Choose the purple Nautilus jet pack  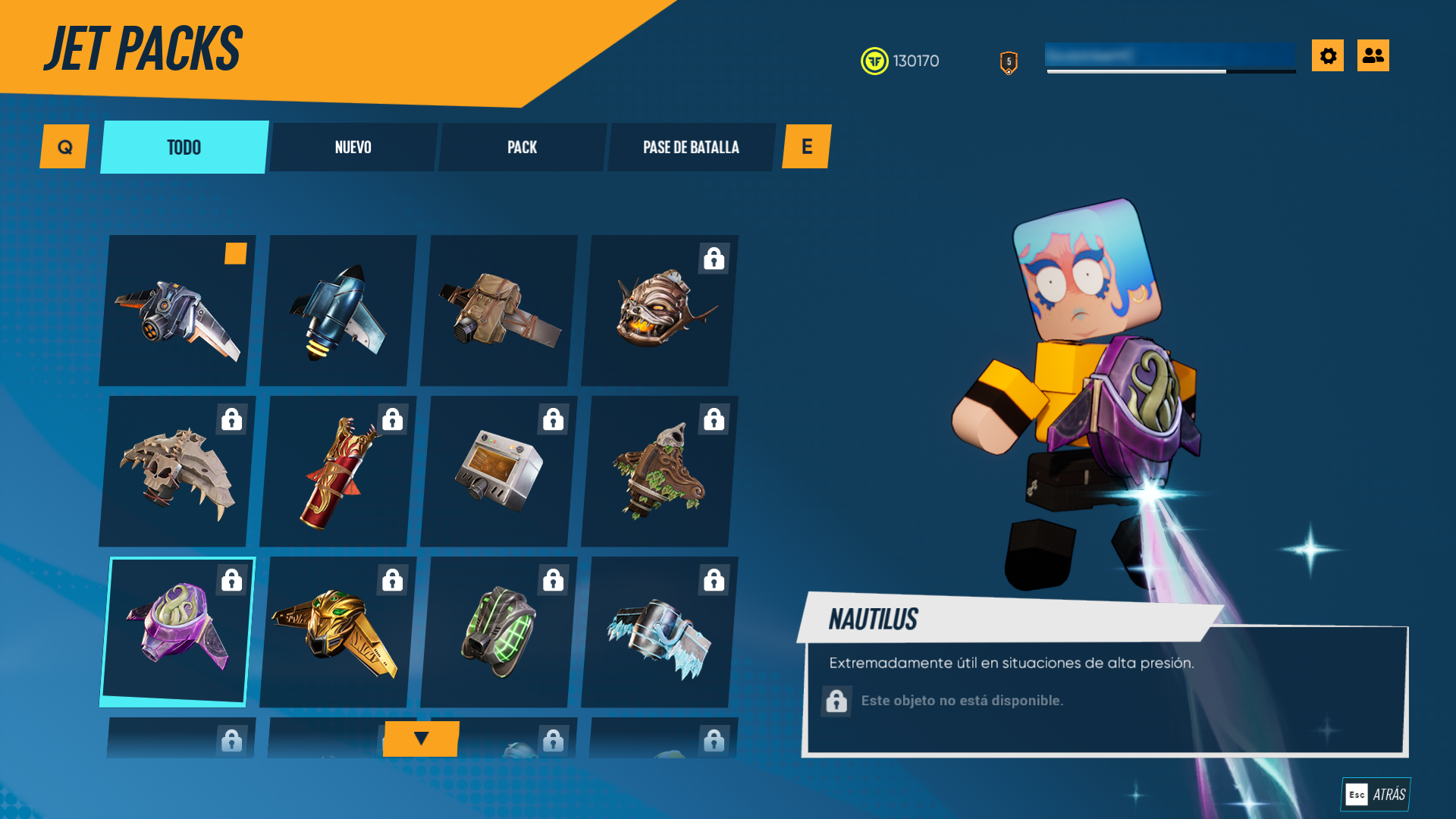[177, 631]
